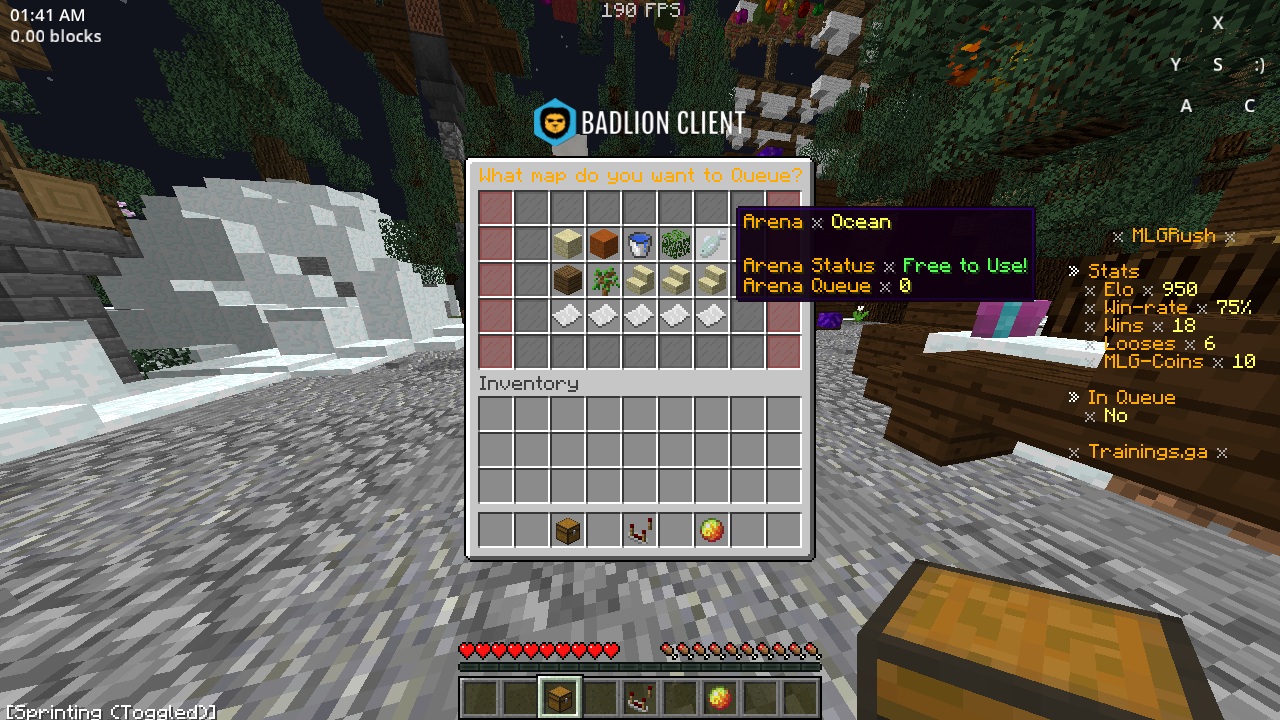This screenshot has width=1280, height=720.
Task: Select the sapling map icon
Action: (x=603, y=281)
